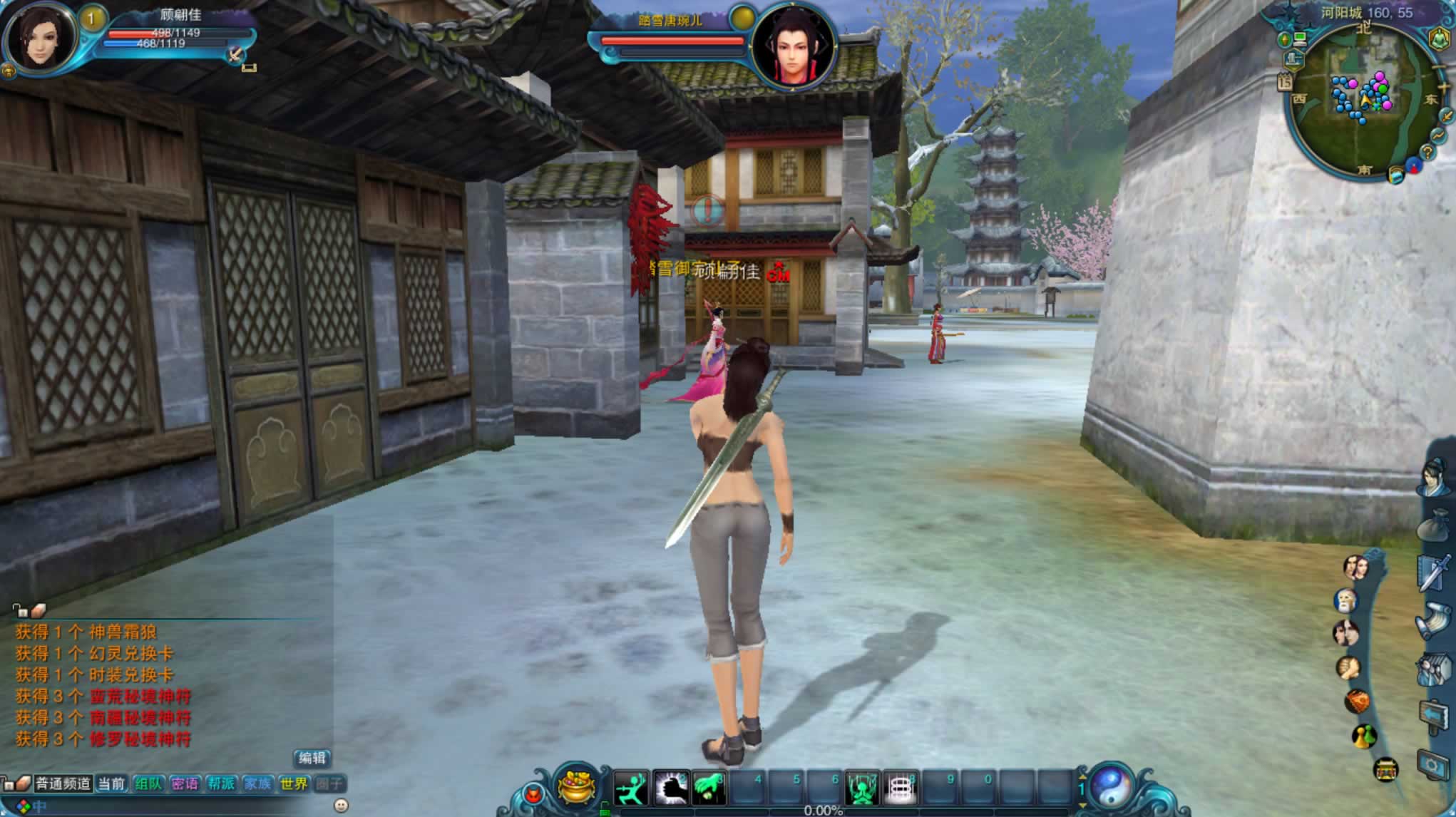Image resolution: width=1456 pixels, height=817 pixels.
Task: Click the 编辑 edit button above chat
Action: pos(312,758)
